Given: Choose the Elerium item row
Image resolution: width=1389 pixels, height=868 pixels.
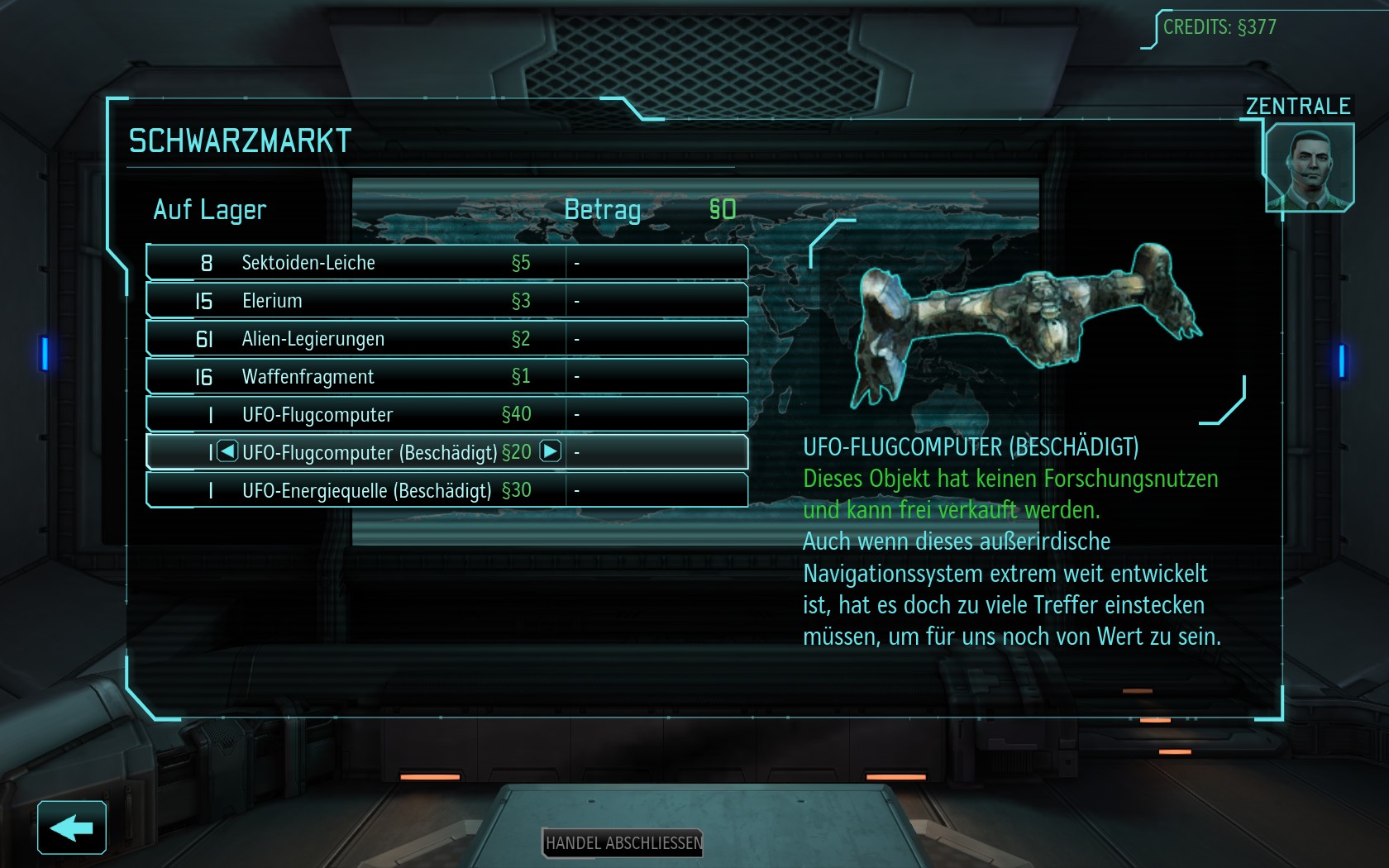Looking at the screenshot, I should (x=446, y=301).
